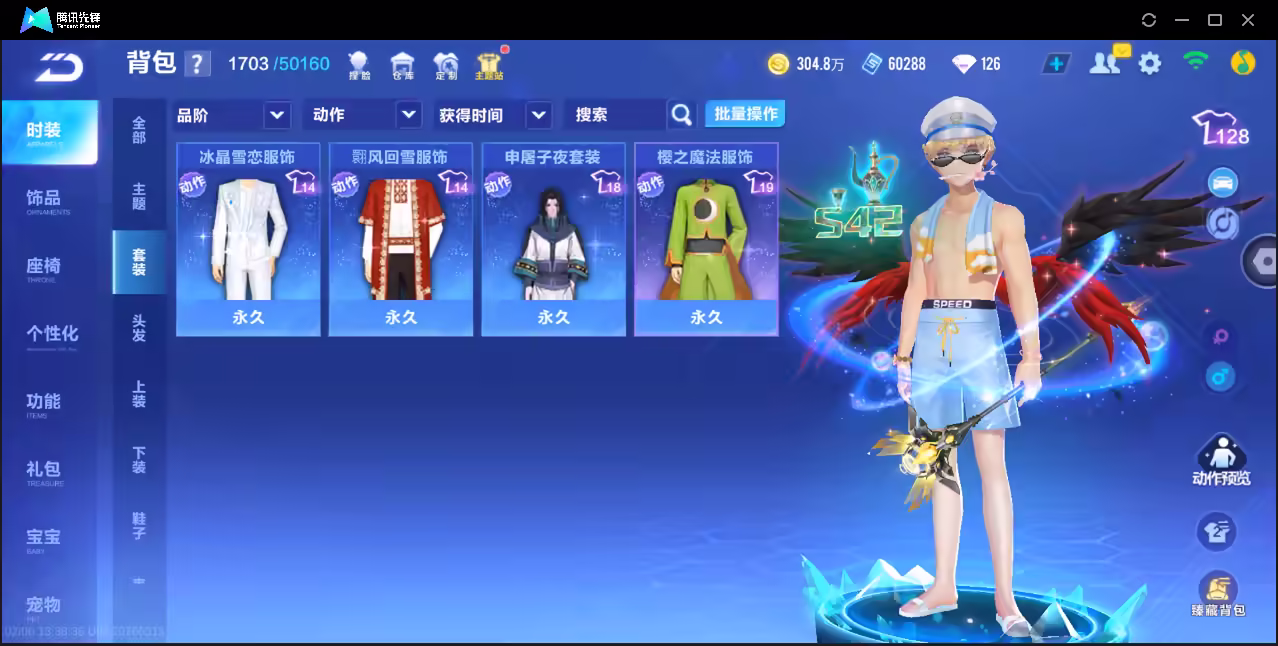Choose the 头发 hair sub-tab

(x=139, y=328)
